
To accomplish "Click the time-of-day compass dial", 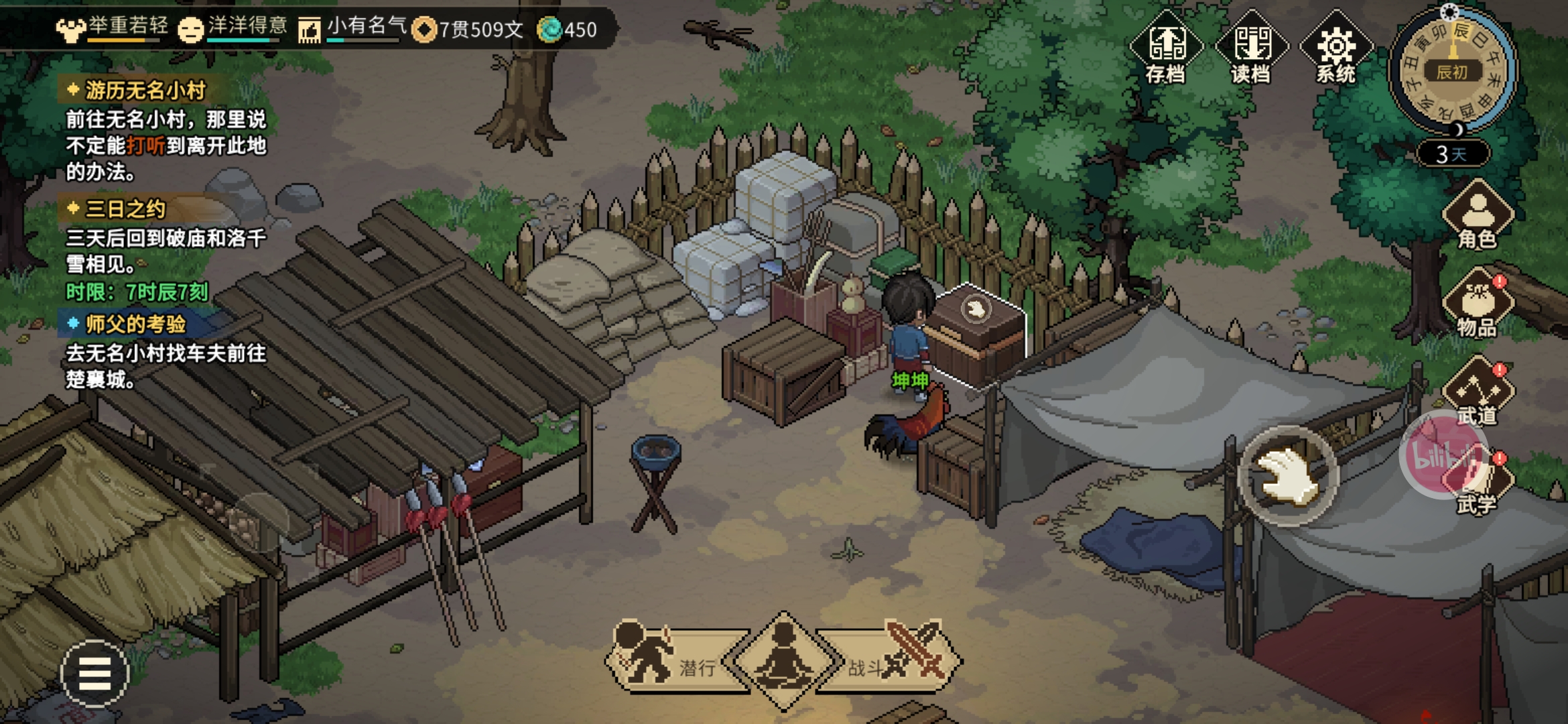I will pos(1452,70).
